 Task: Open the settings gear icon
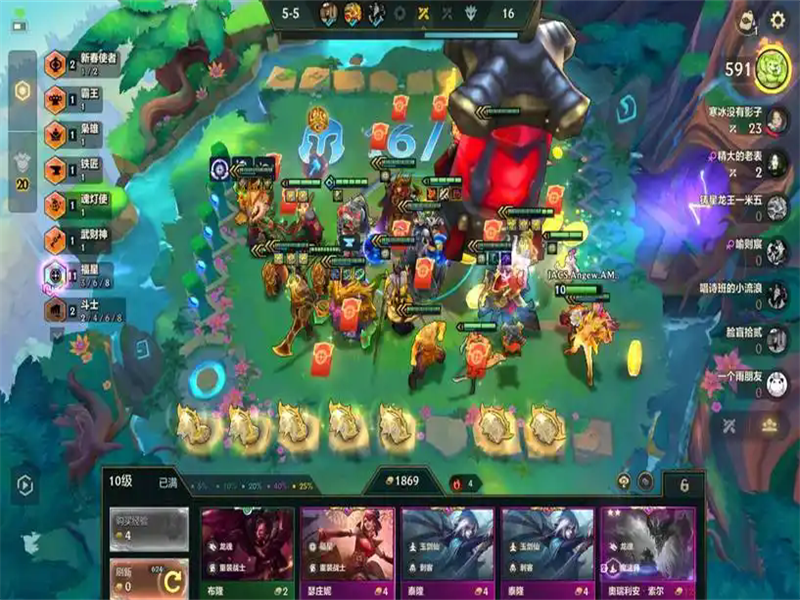[x=777, y=21]
